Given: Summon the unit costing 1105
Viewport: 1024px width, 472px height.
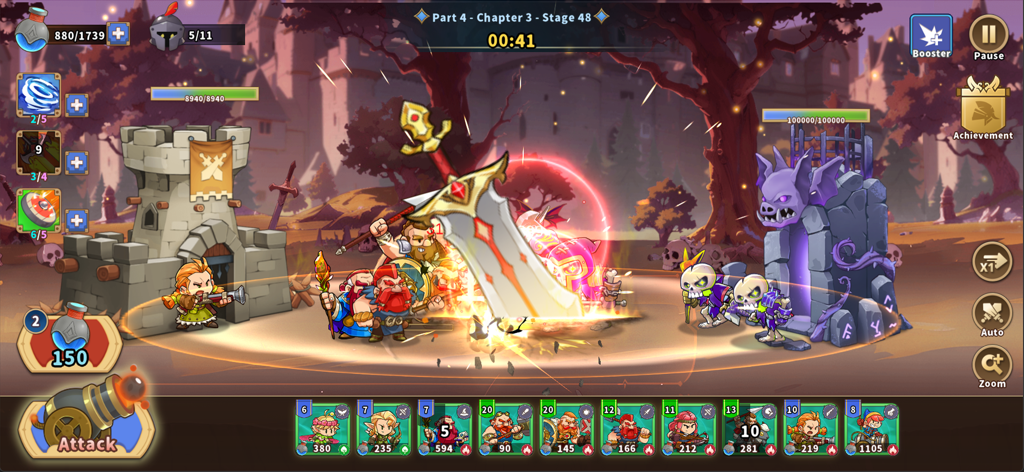Looking at the screenshot, I should point(871,428).
